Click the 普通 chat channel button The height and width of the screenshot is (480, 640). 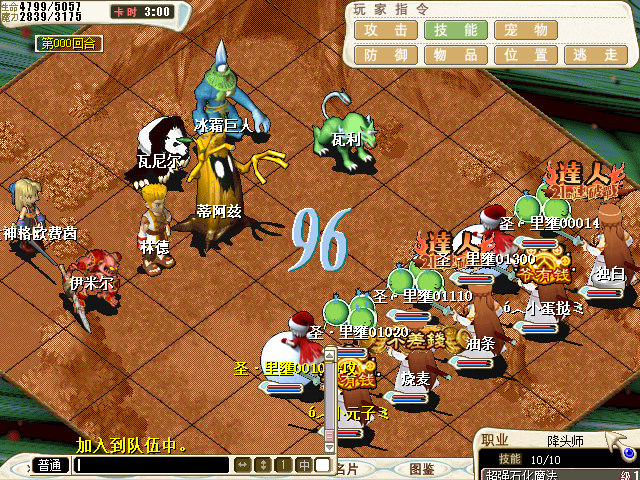49,465
